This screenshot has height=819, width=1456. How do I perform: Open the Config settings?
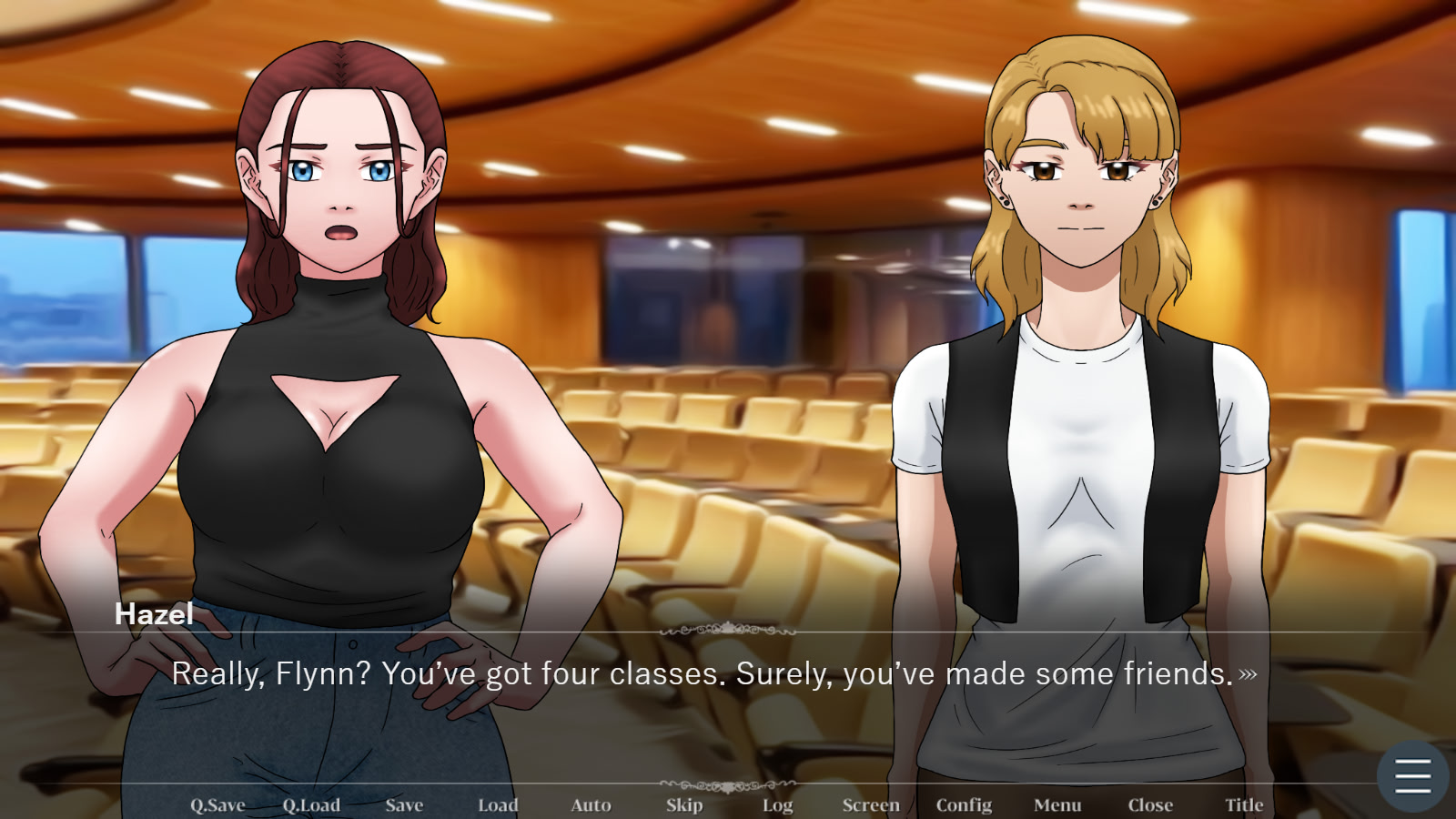[x=964, y=804]
